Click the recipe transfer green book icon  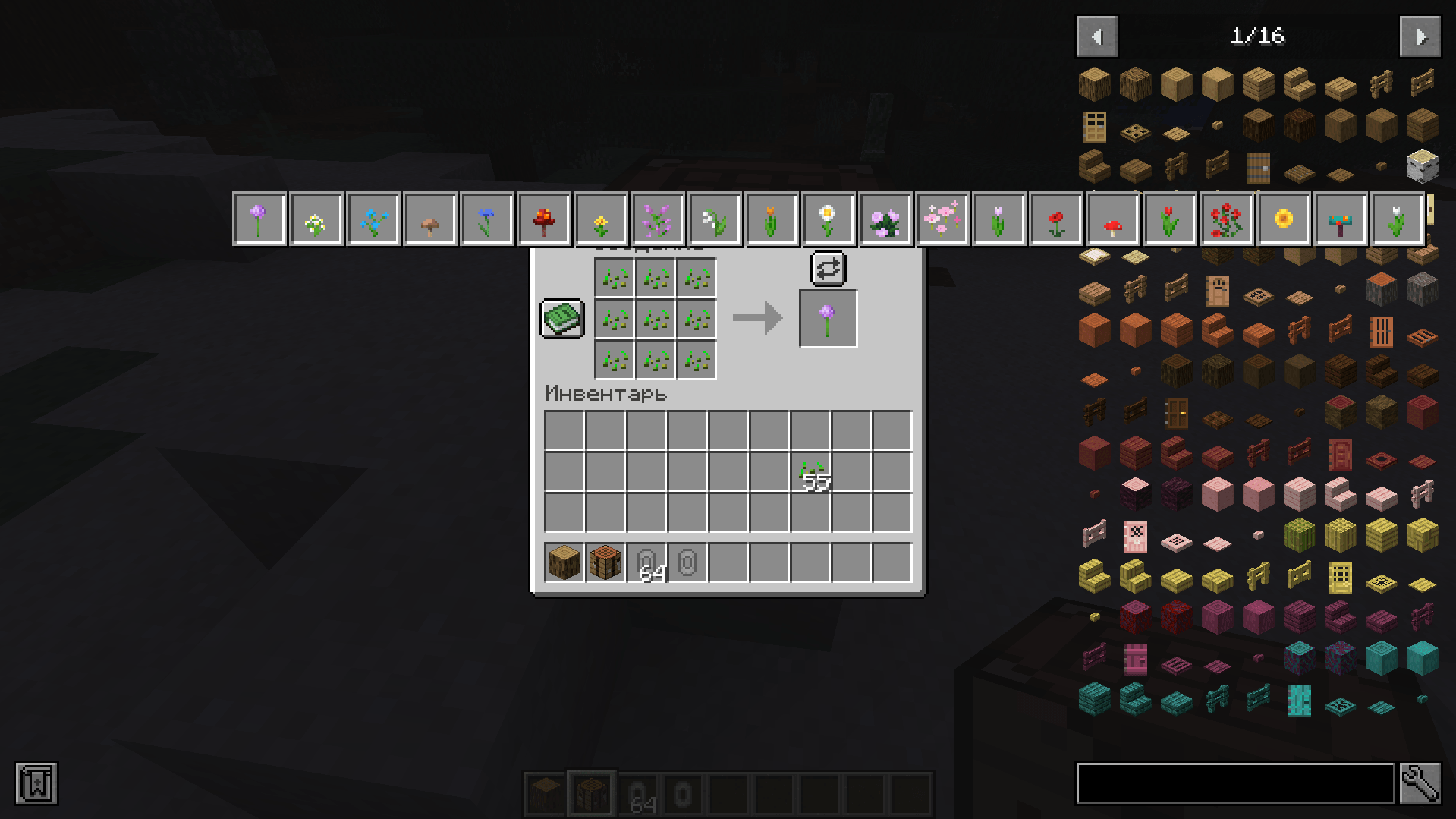click(x=561, y=318)
